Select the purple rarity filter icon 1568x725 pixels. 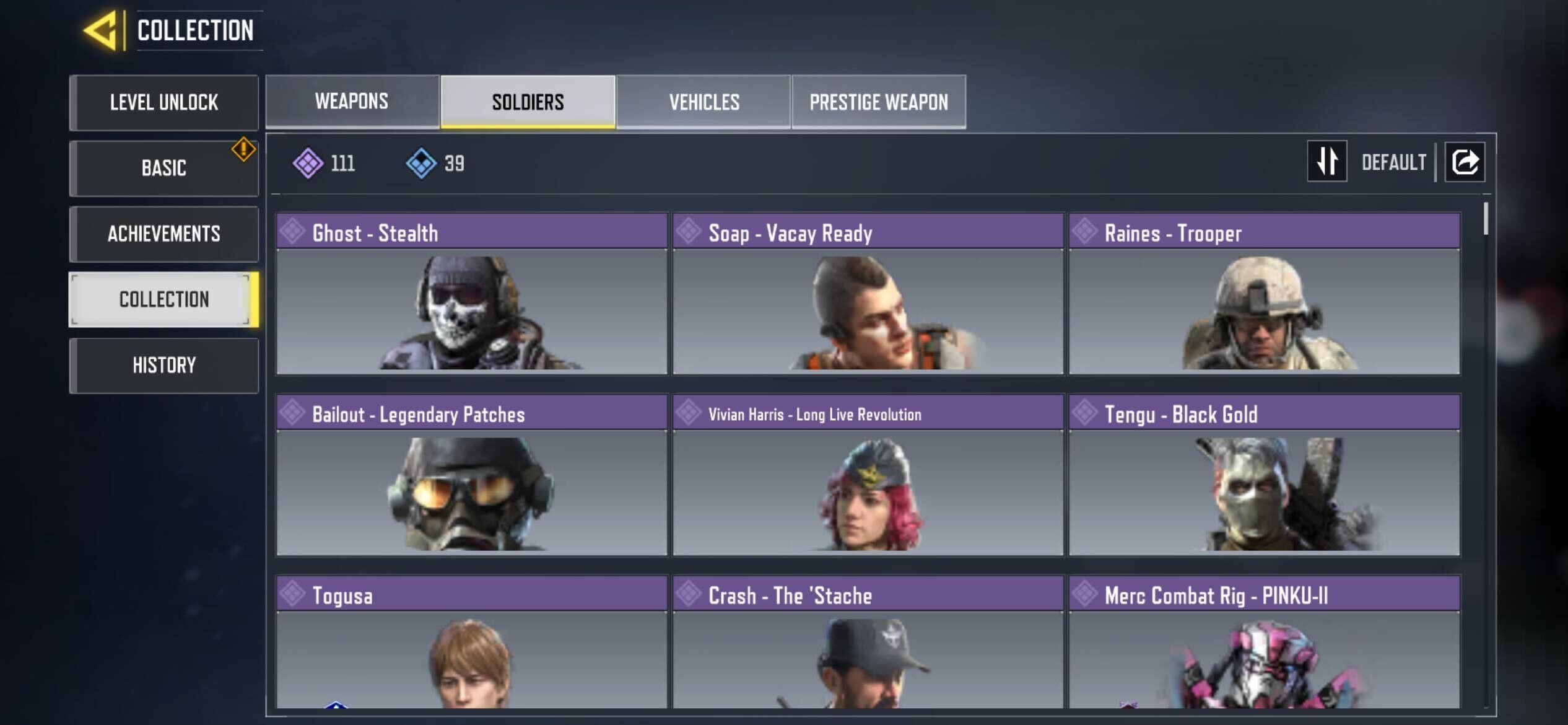[307, 162]
